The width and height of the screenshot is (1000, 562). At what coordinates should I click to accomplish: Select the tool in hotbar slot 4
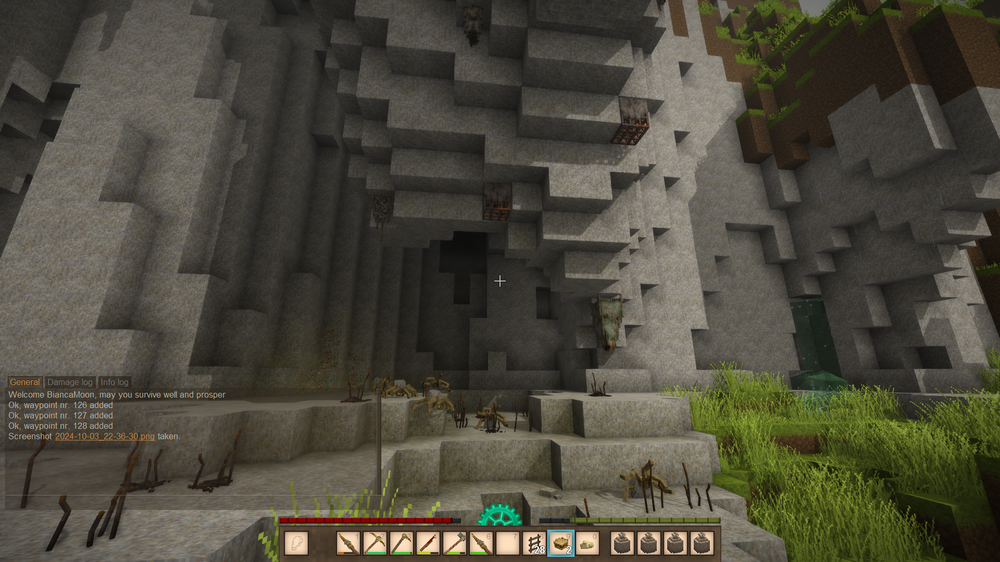click(x=428, y=543)
